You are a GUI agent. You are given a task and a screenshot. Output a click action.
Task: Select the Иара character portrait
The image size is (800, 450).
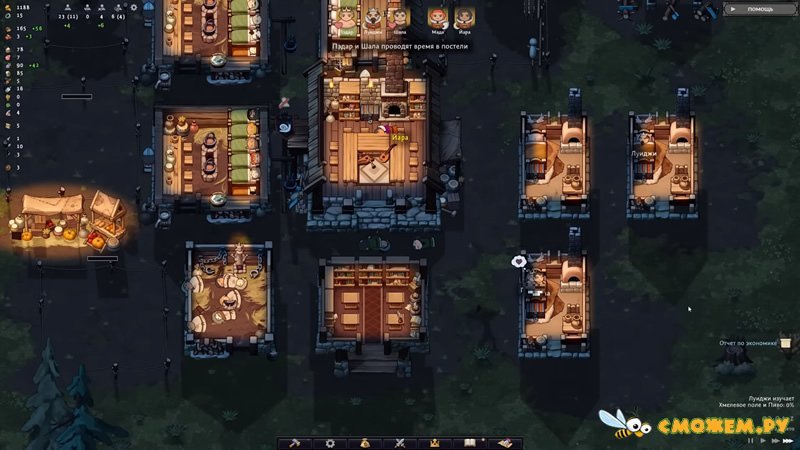(464, 17)
